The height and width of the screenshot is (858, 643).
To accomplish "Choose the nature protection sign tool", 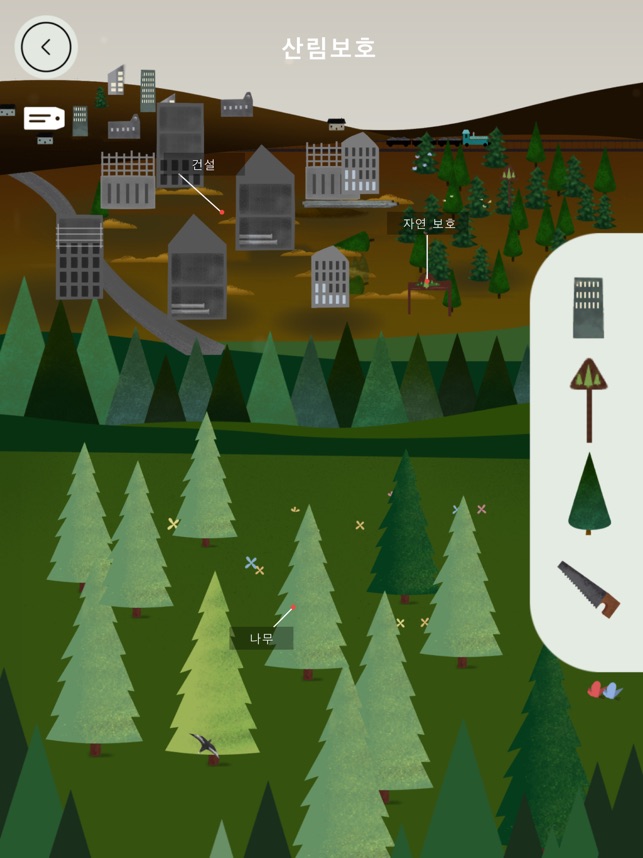I will tap(589, 398).
